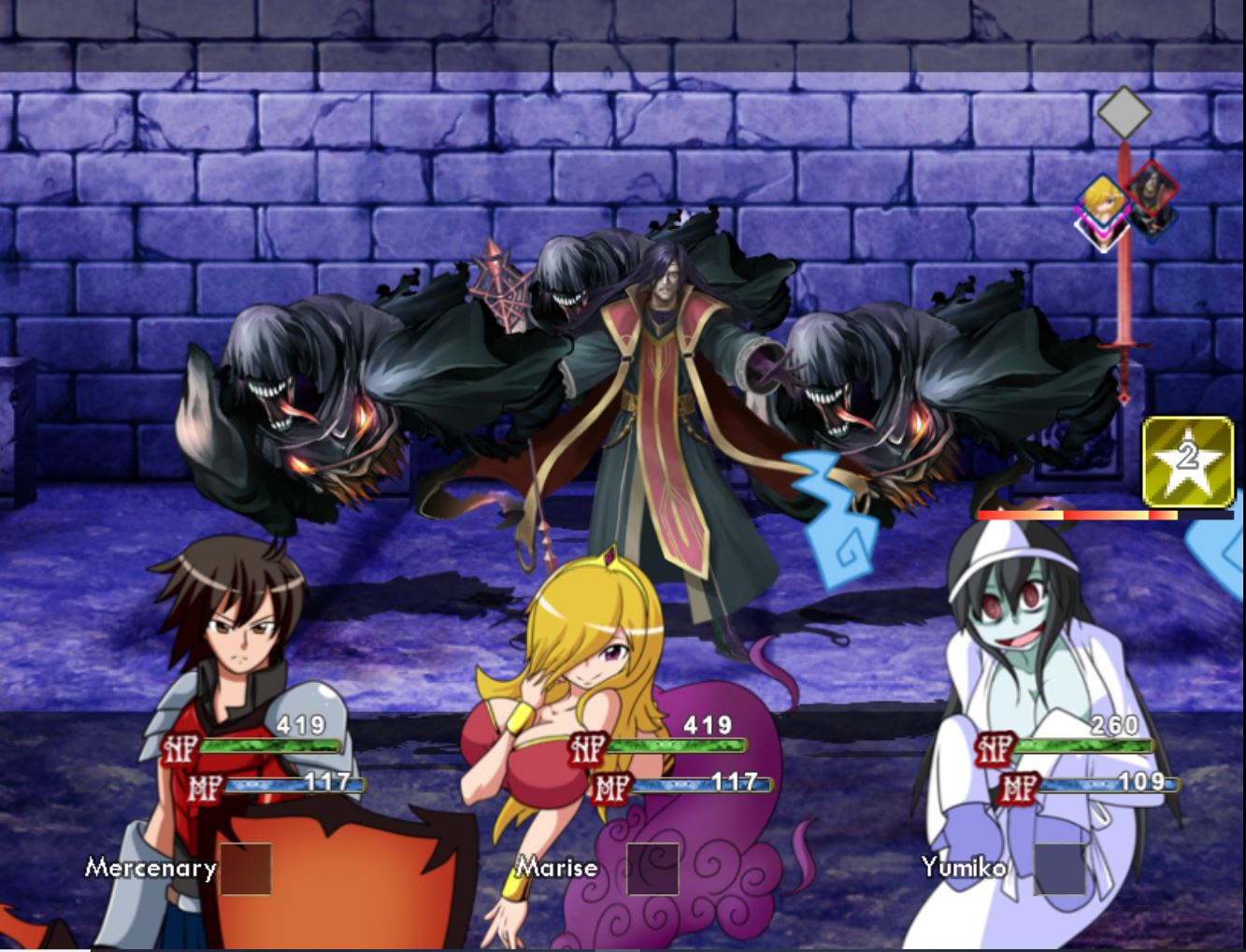Choose Mercenary's name label
1246x952 pixels.
click(x=150, y=868)
